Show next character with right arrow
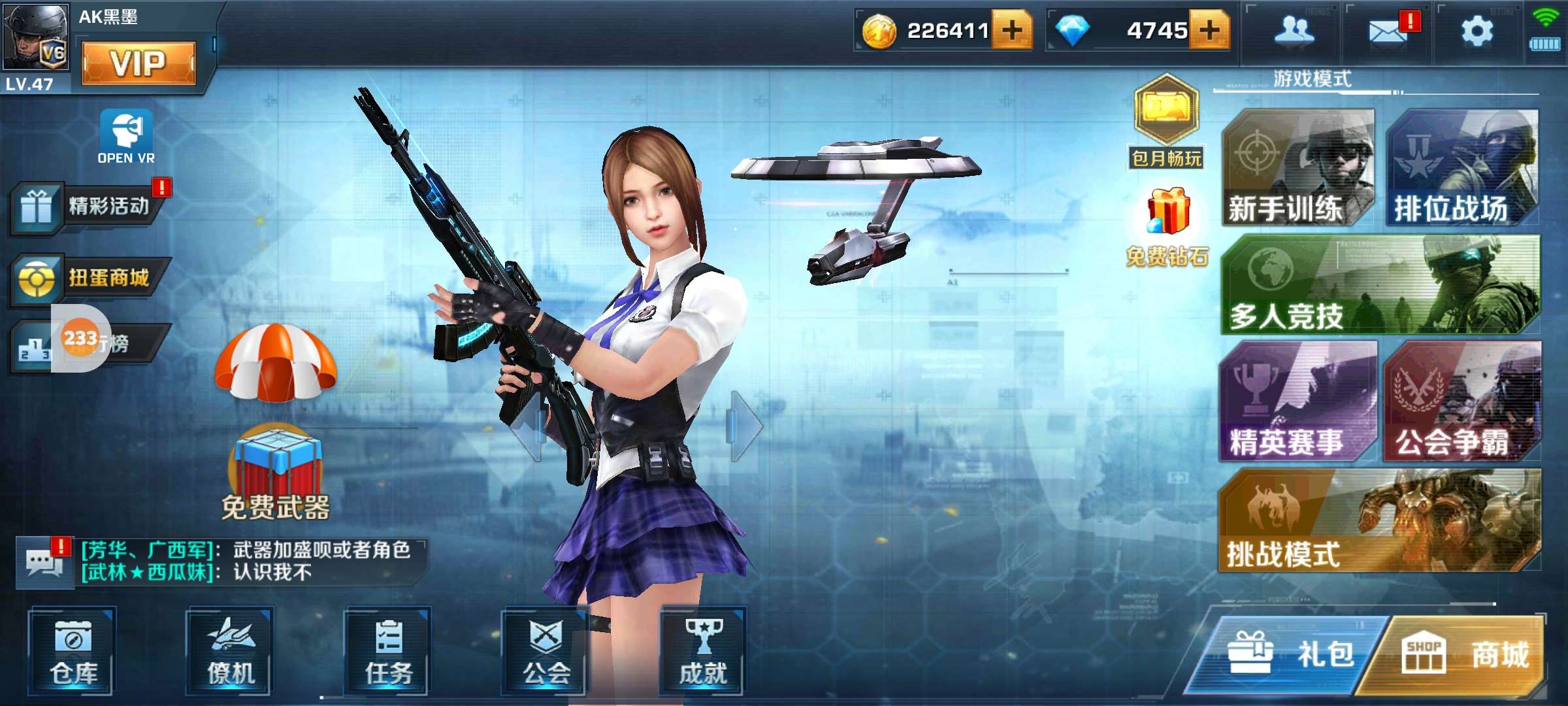Screen dimensions: 1568x706 (x=745, y=426)
